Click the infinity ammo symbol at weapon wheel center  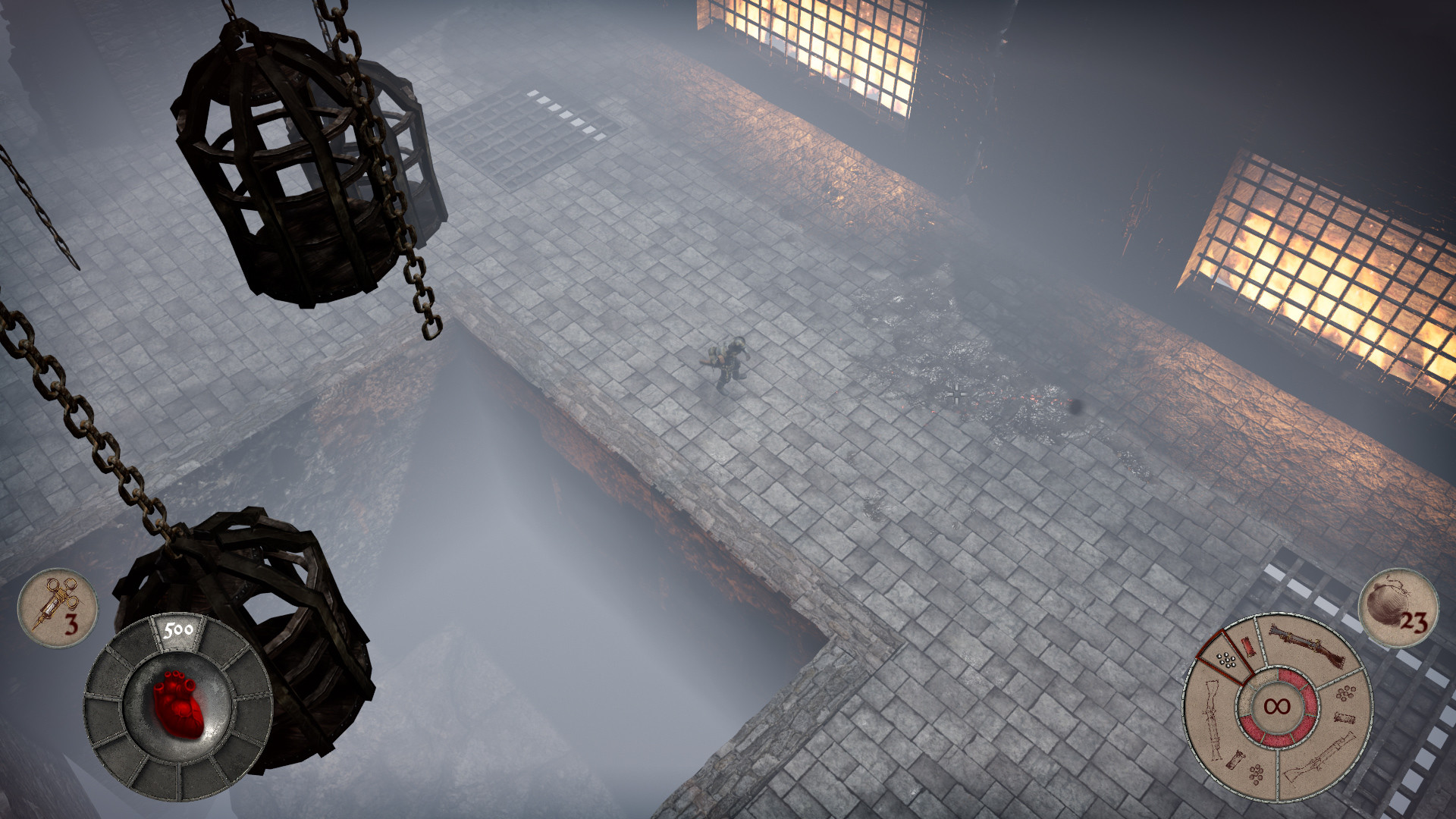click(x=1278, y=705)
